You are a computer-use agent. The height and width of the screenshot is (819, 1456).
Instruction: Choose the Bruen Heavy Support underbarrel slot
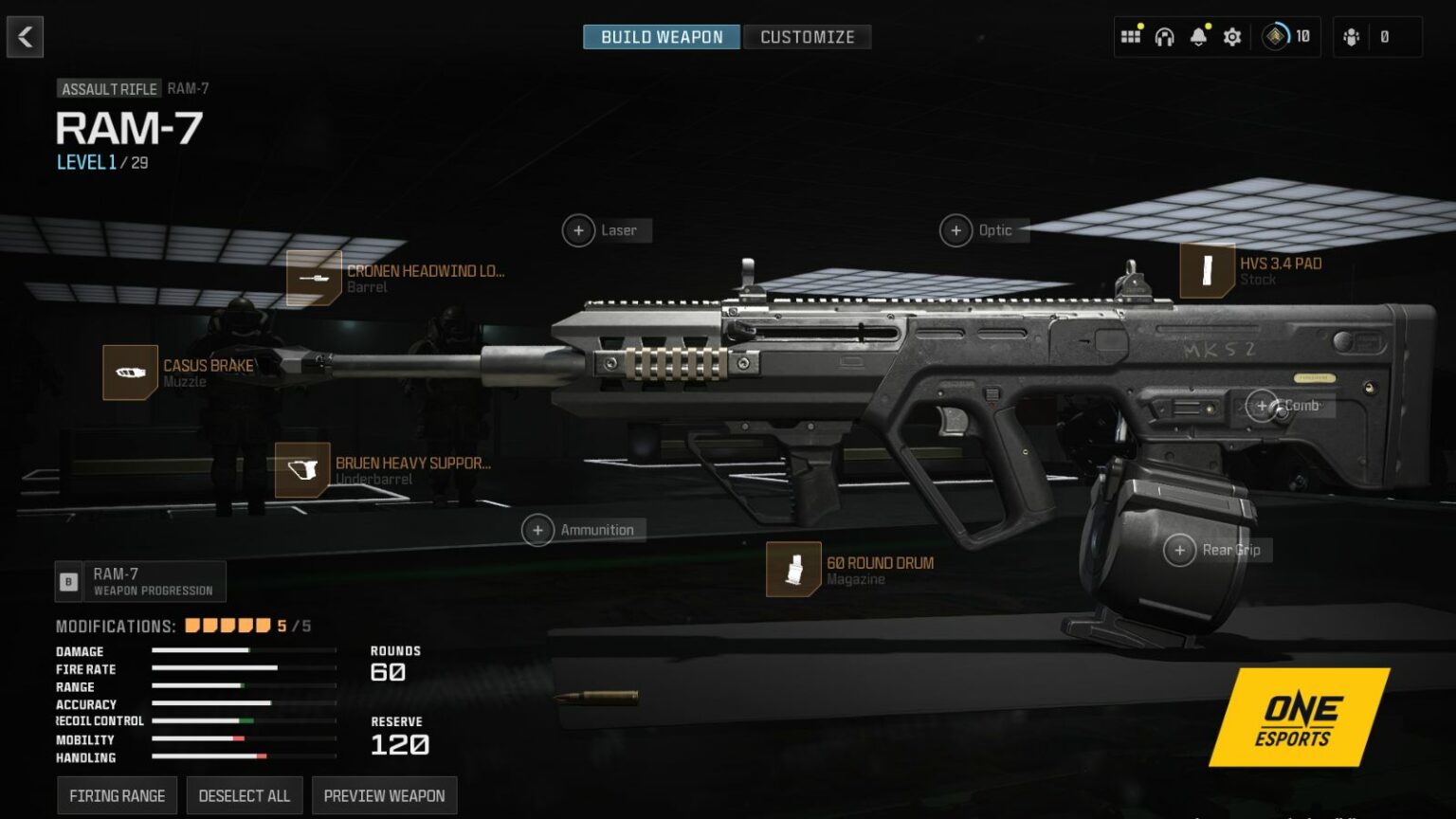click(x=302, y=470)
